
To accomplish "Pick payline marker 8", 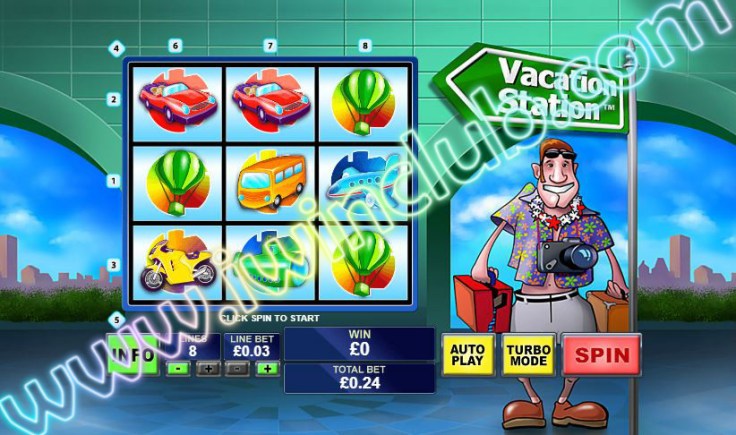I will click(365, 45).
